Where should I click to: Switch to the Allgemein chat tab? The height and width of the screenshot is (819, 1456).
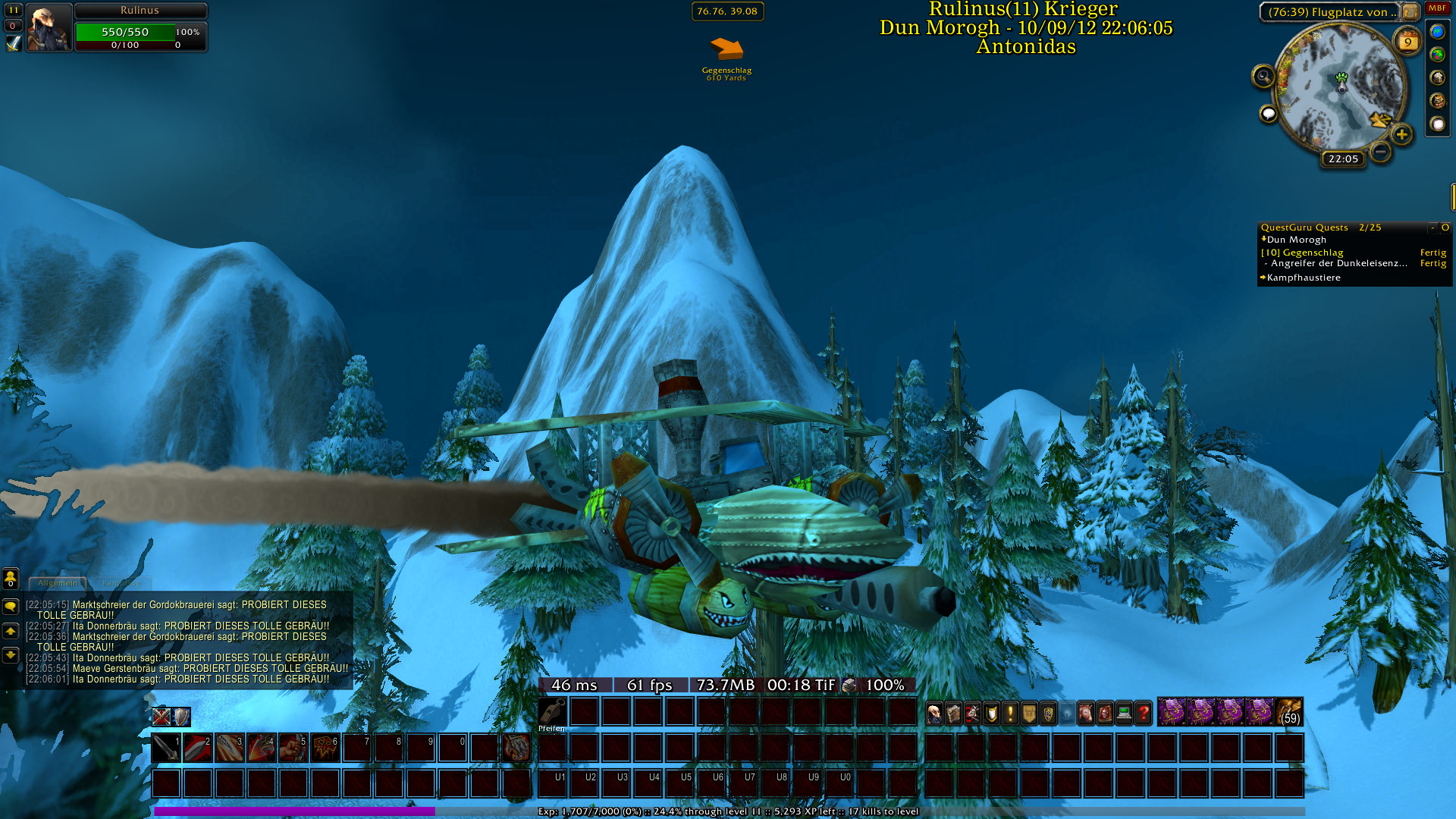coord(58,583)
